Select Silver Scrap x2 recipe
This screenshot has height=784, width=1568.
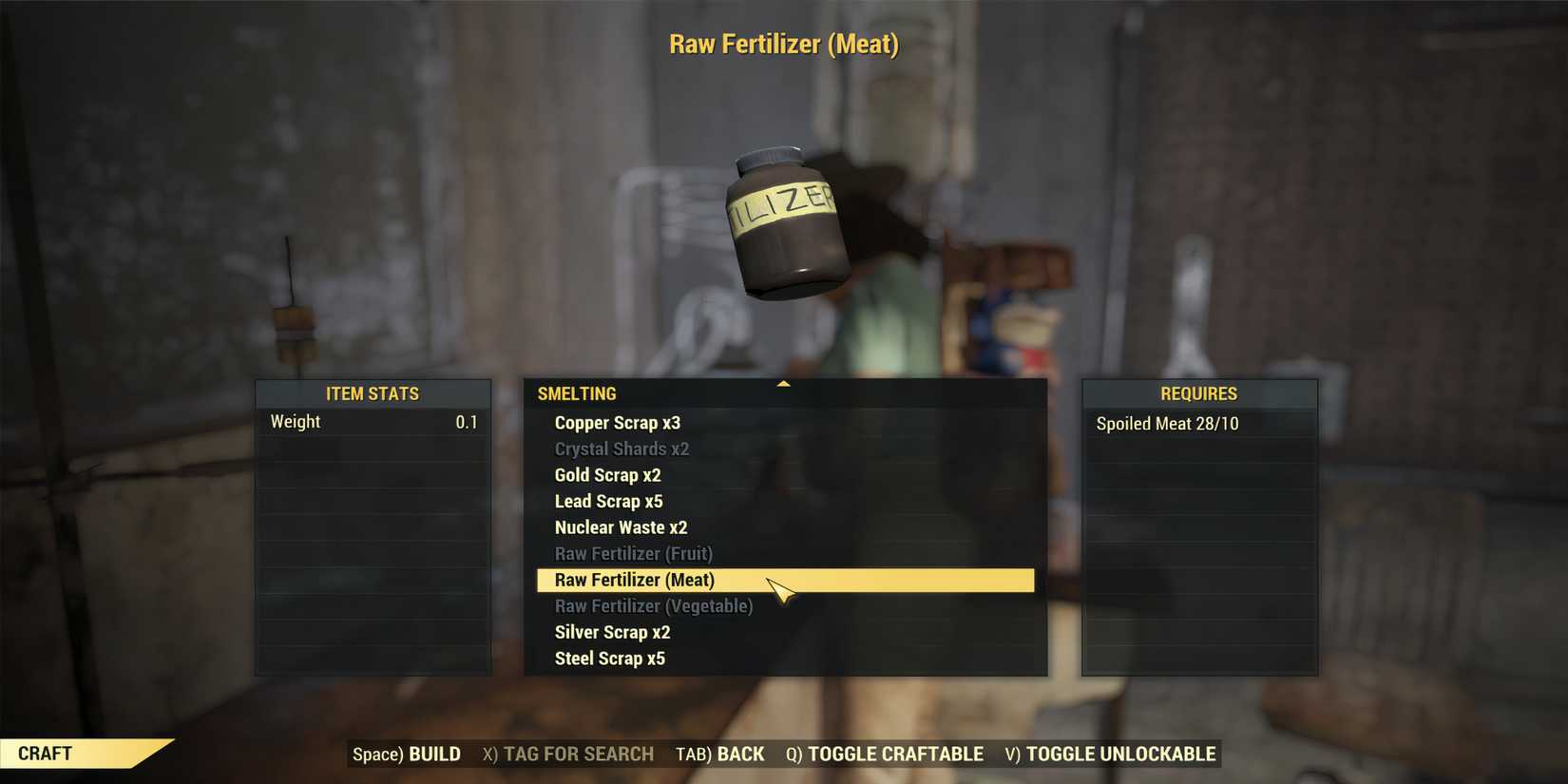[612, 632]
